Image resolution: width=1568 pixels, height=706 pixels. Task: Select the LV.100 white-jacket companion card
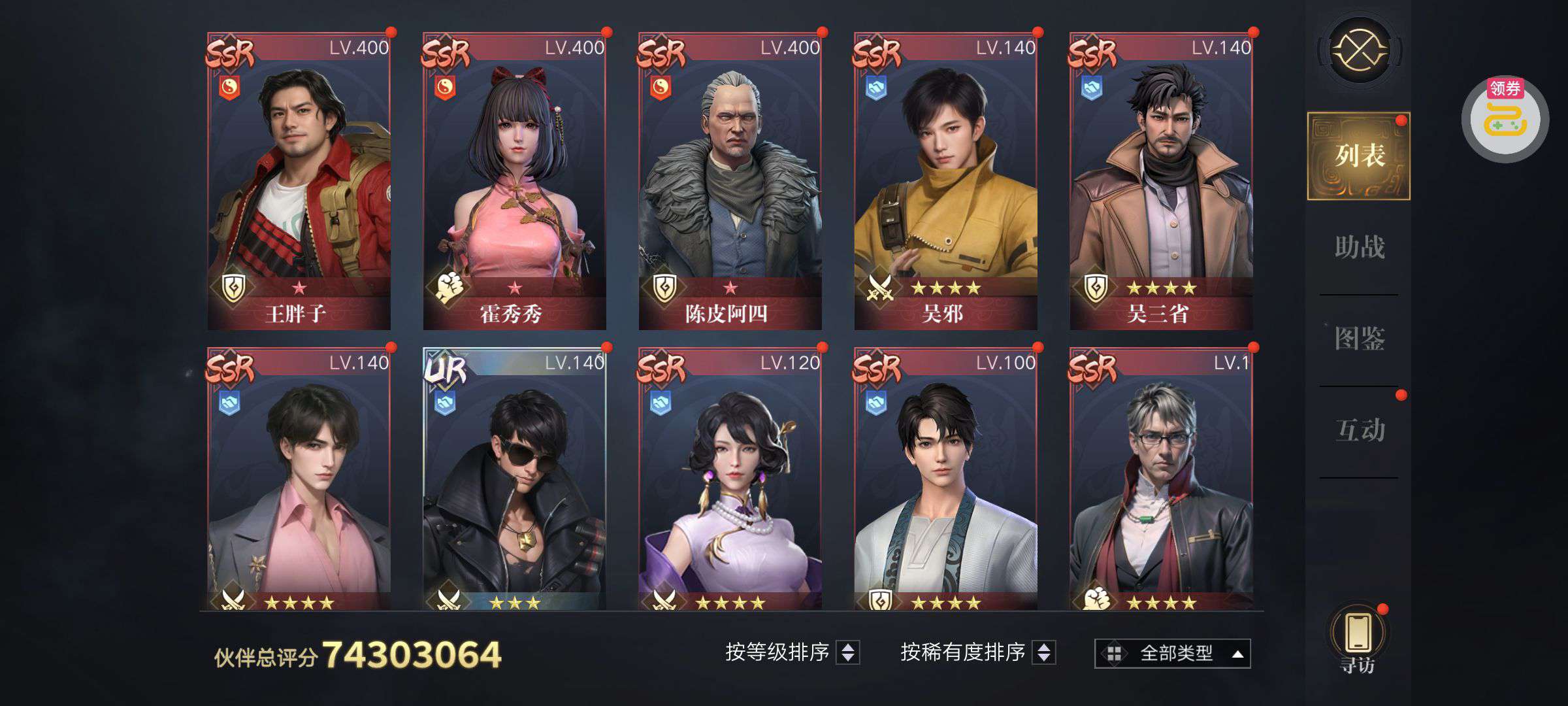click(945, 480)
